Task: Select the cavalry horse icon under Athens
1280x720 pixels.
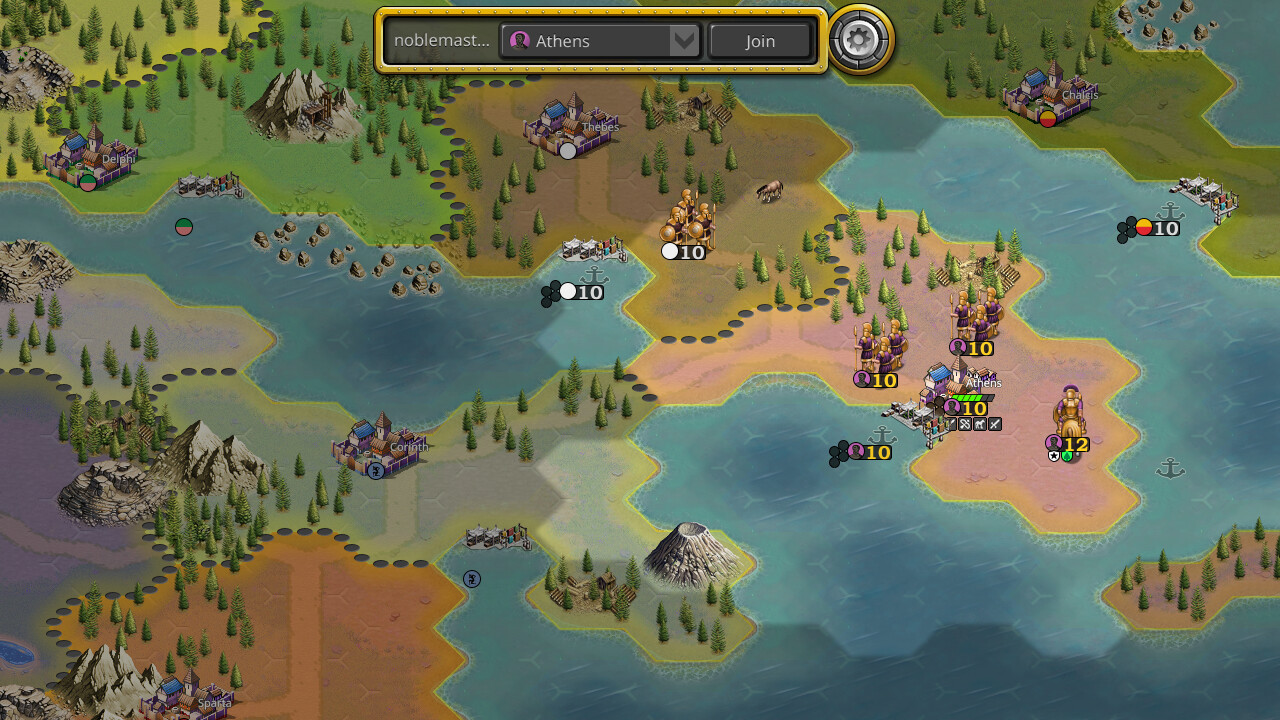Action: pos(980,424)
